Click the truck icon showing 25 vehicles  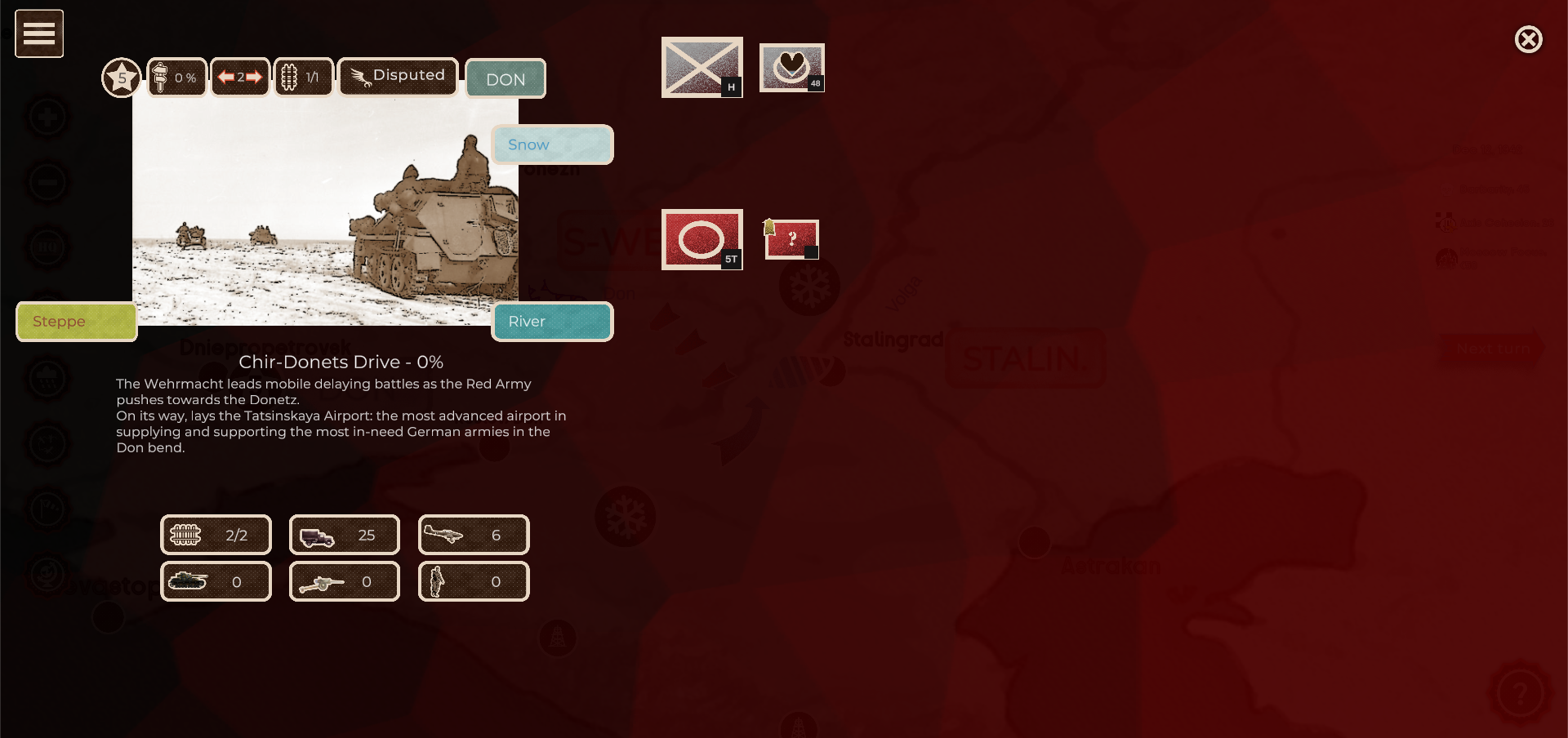pos(344,535)
